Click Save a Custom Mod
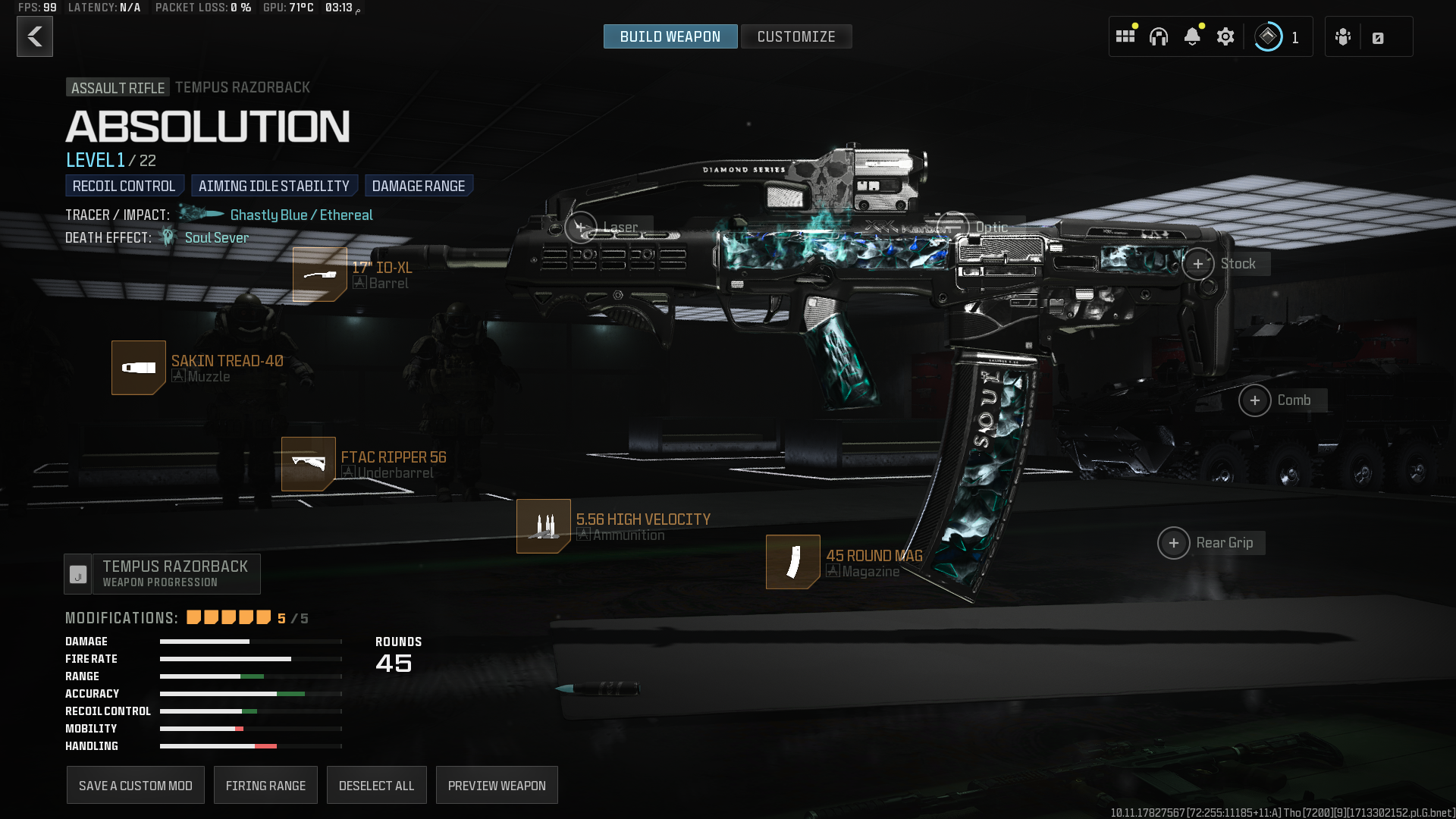Screen dimensions: 1456x819 click(x=136, y=786)
